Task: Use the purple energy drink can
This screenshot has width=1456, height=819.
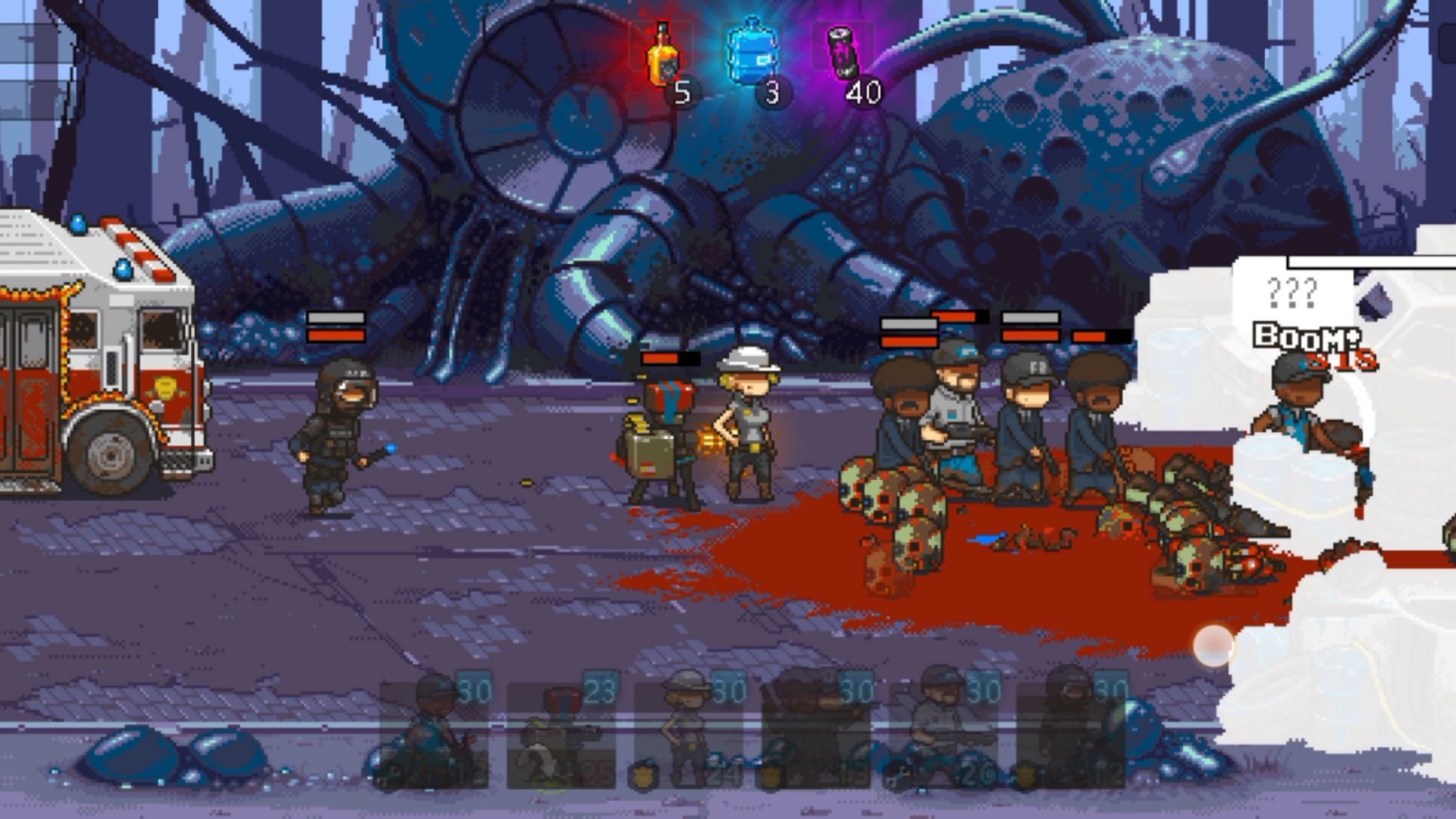Action: [843, 53]
